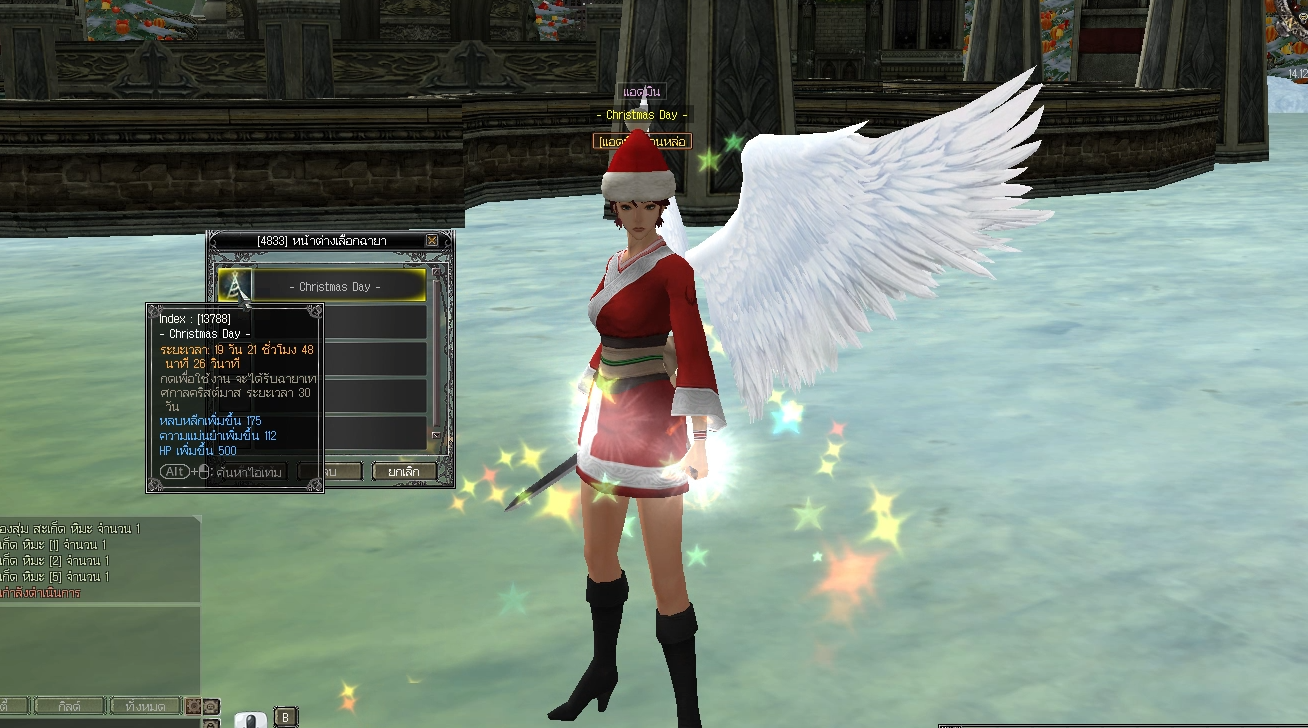Click the B button at the bottom
Viewport: 1308px width, 728px height.
coord(285,716)
